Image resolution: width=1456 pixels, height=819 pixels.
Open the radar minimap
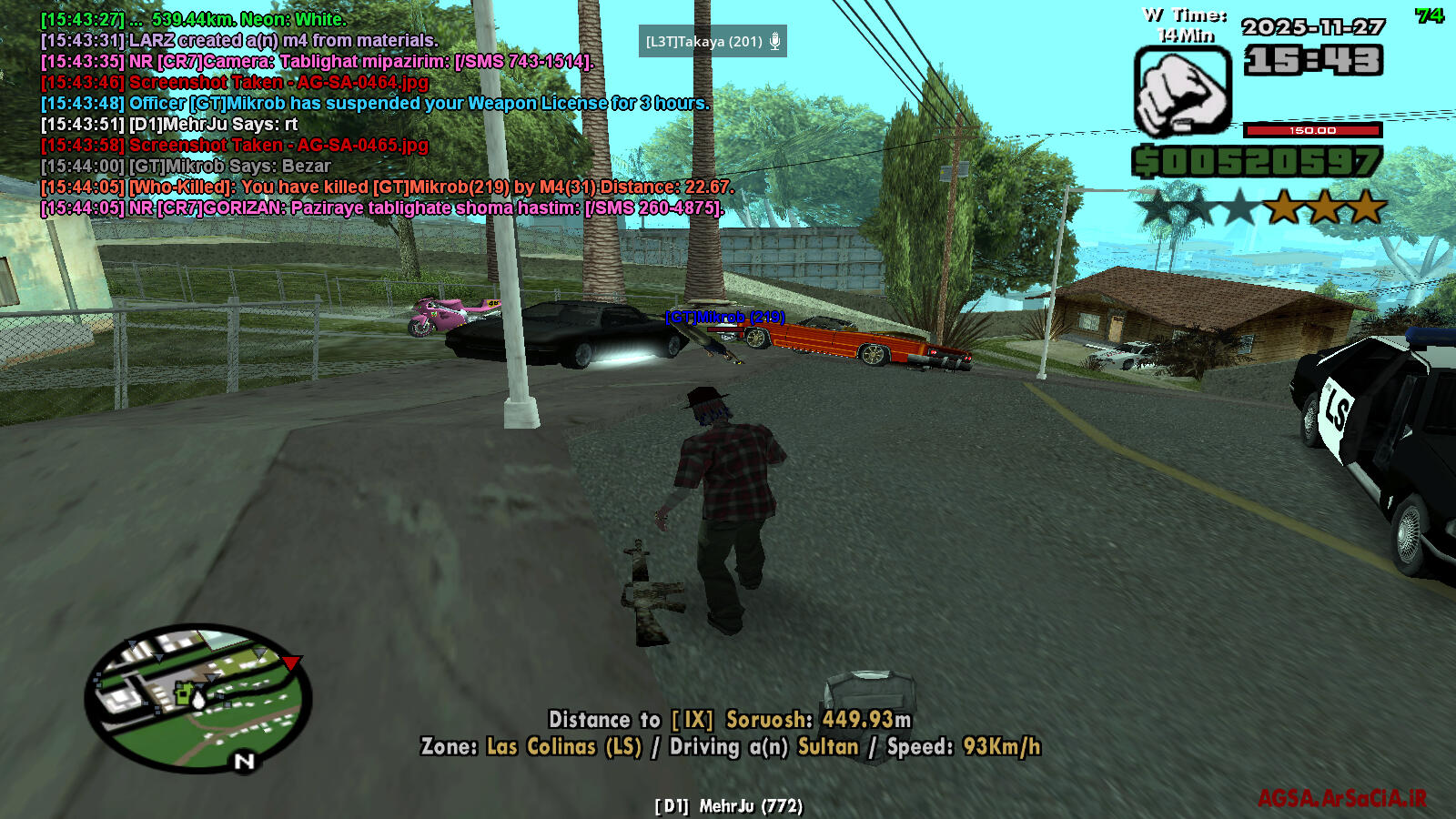point(198,697)
